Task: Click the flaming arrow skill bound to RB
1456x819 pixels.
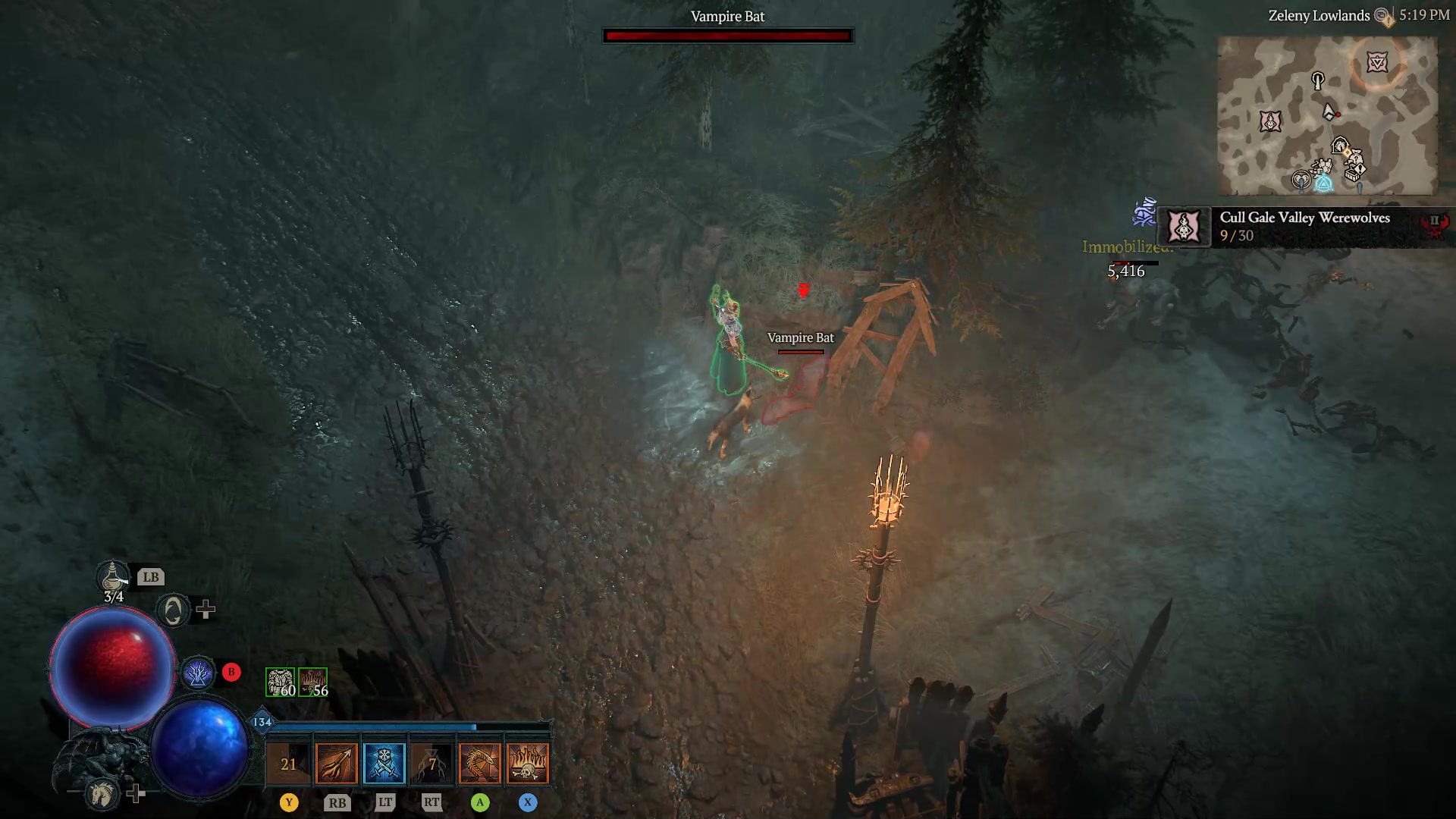Action: [x=336, y=763]
